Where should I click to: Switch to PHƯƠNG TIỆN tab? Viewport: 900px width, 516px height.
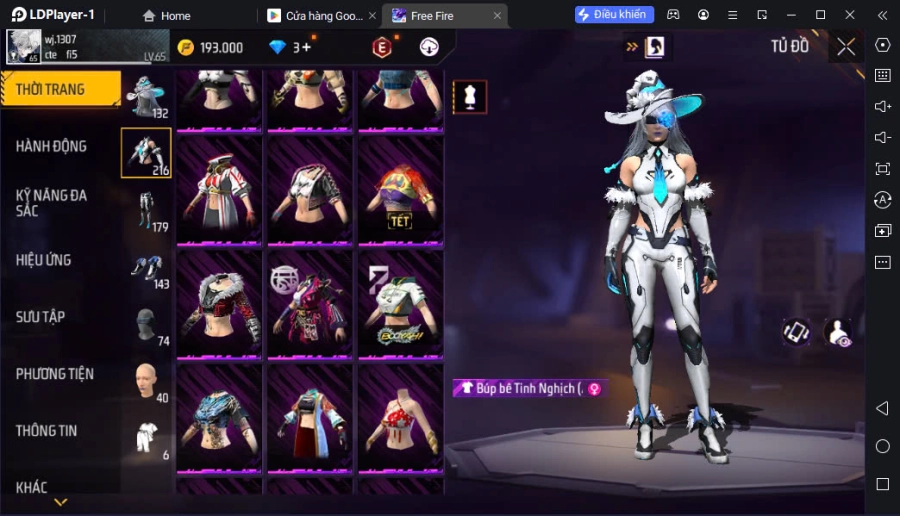55,374
